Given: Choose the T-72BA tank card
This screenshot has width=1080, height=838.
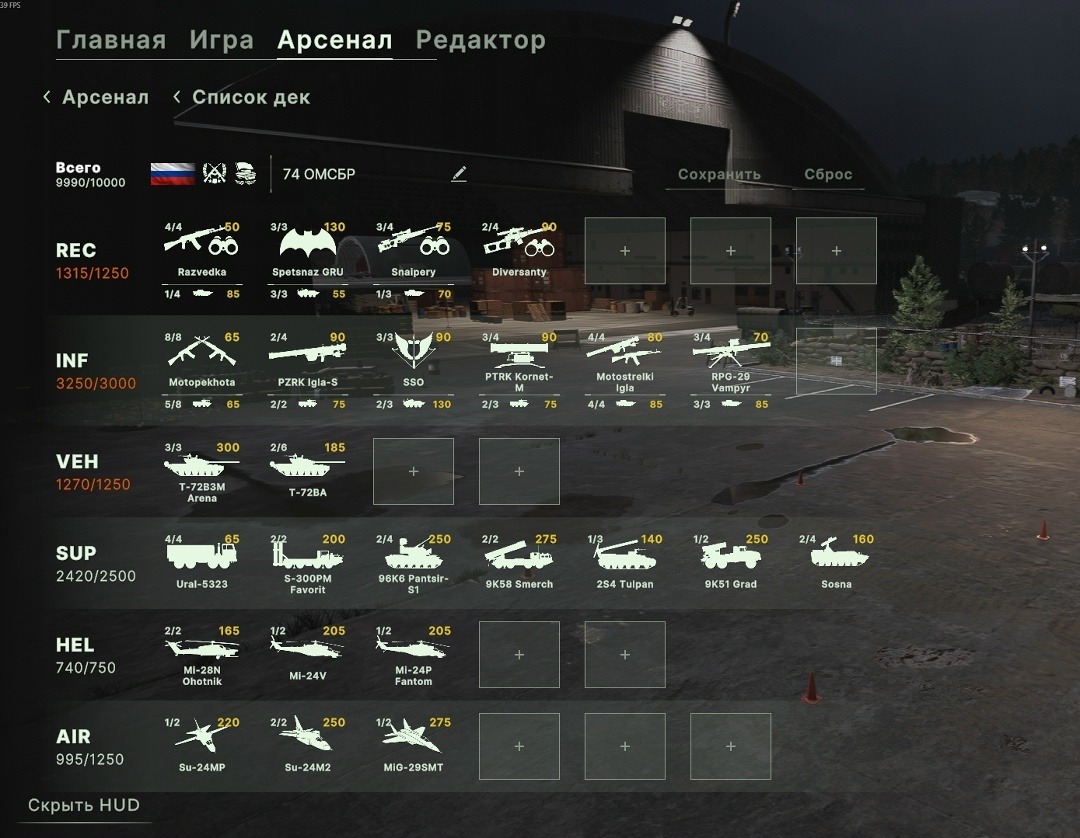Looking at the screenshot, I should (308, 472).
